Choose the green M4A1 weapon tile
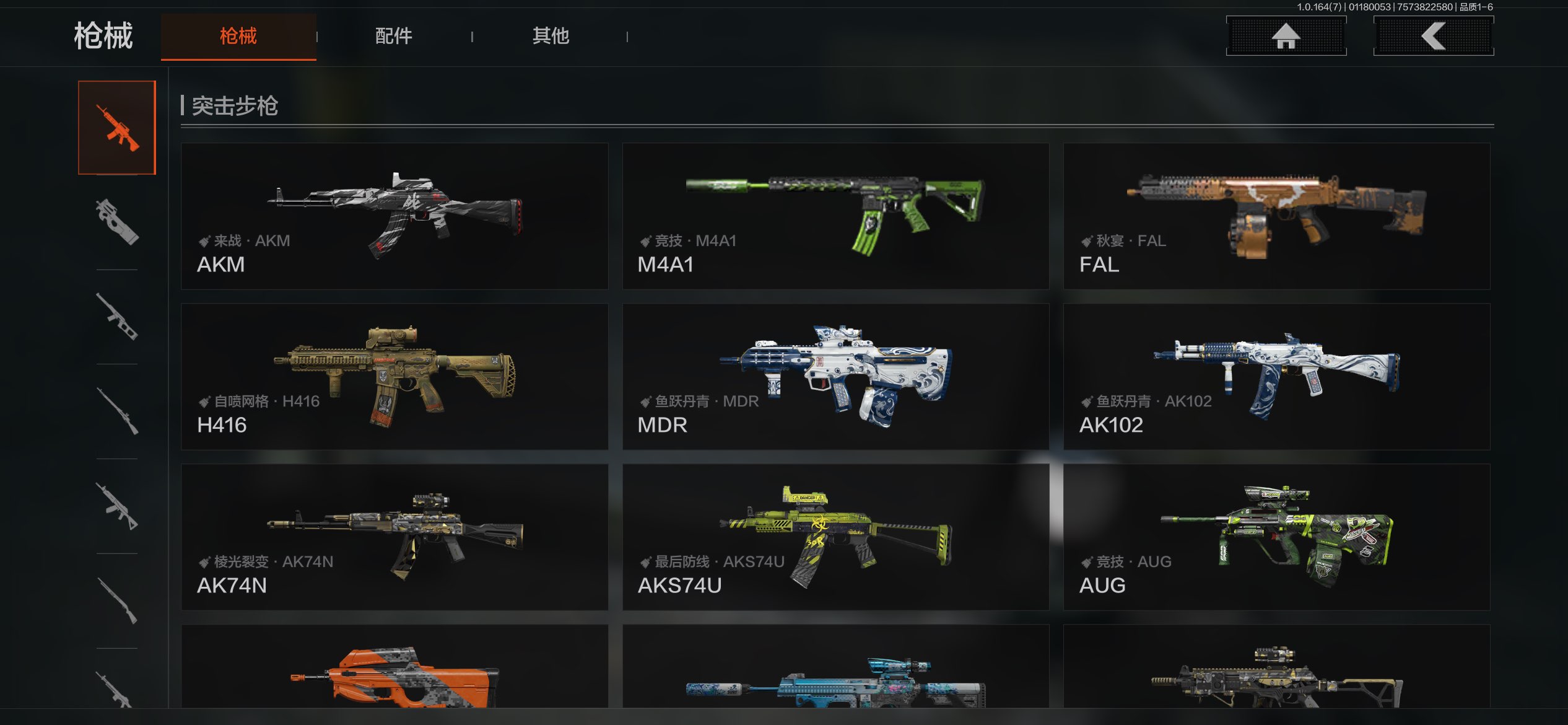 [x=835, y=216]
